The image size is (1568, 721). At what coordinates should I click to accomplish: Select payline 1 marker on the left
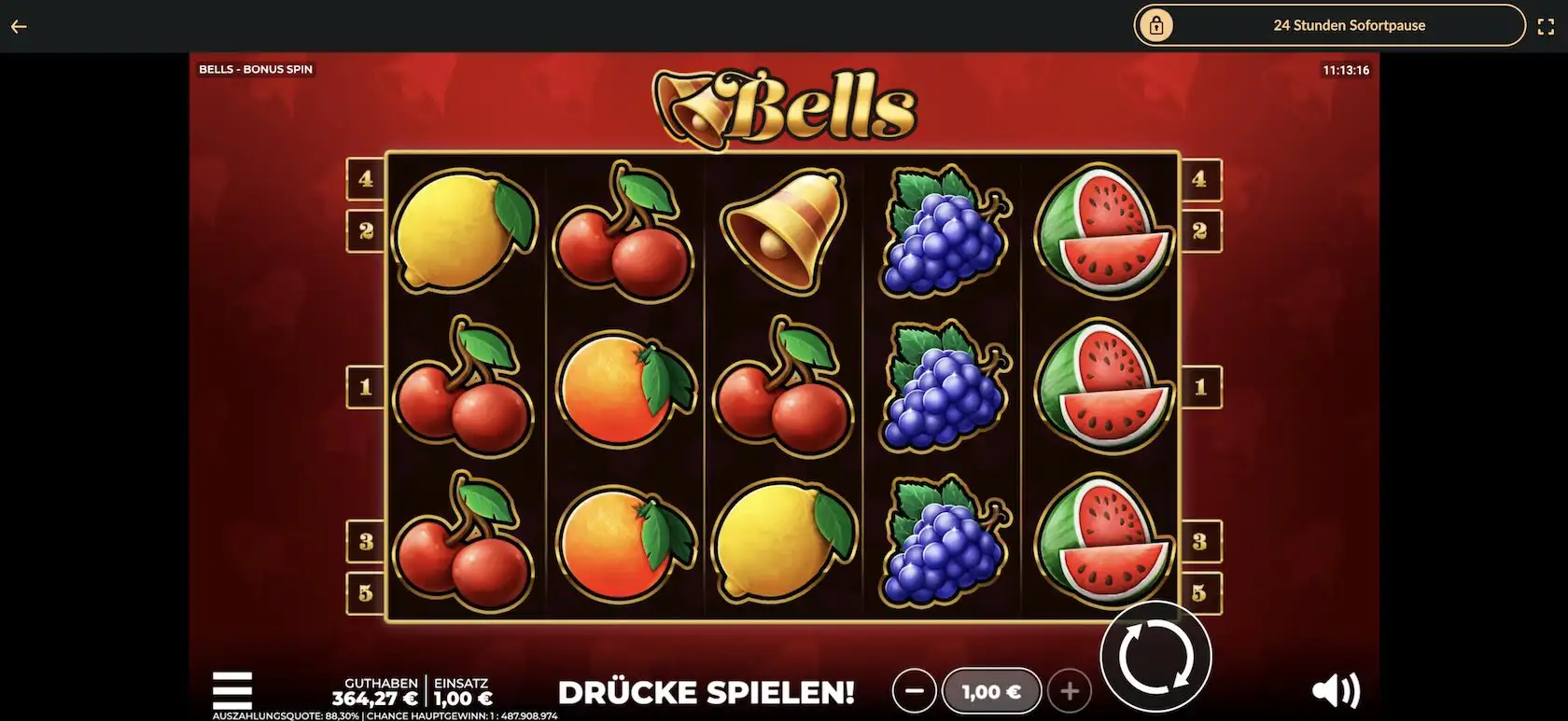[366, 386]
